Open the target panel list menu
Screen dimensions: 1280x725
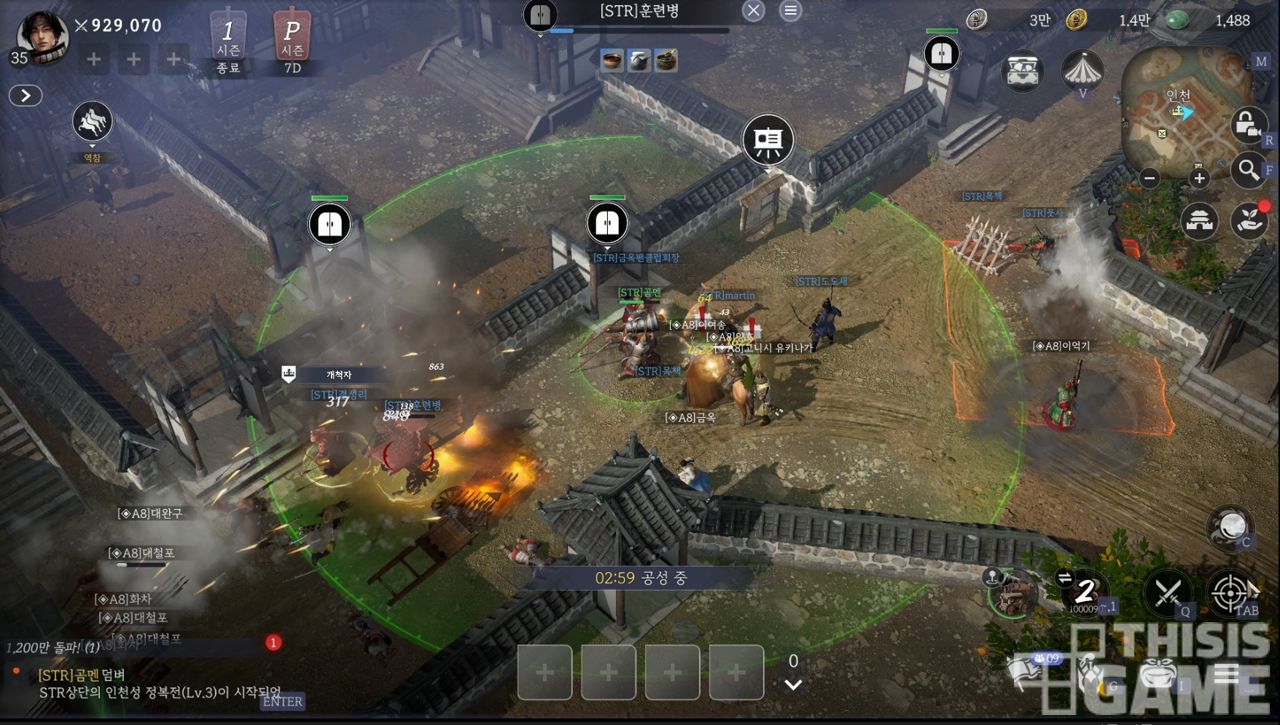coord(790,11)
